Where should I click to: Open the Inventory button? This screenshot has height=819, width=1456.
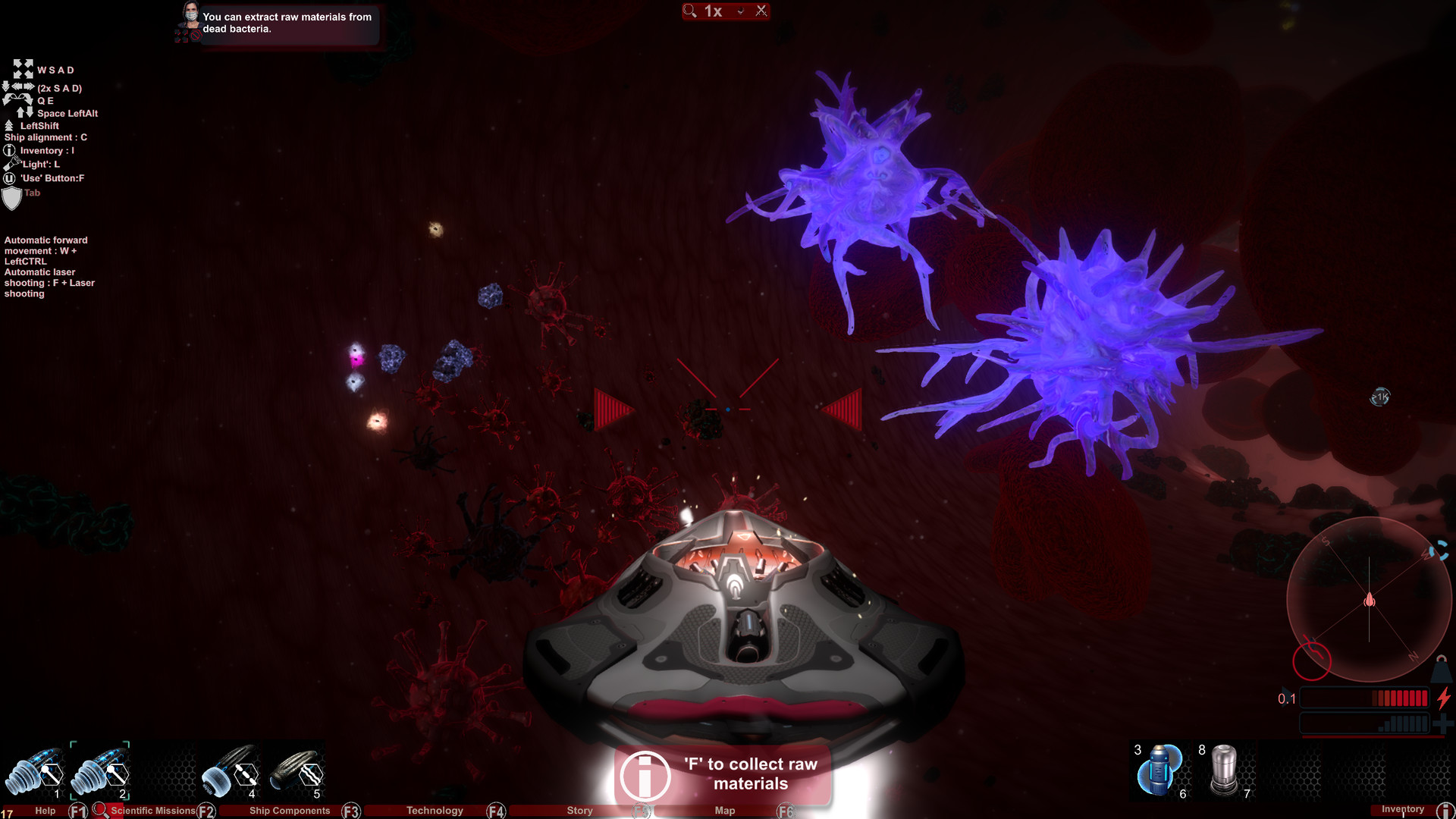(x=1403, y=809)
